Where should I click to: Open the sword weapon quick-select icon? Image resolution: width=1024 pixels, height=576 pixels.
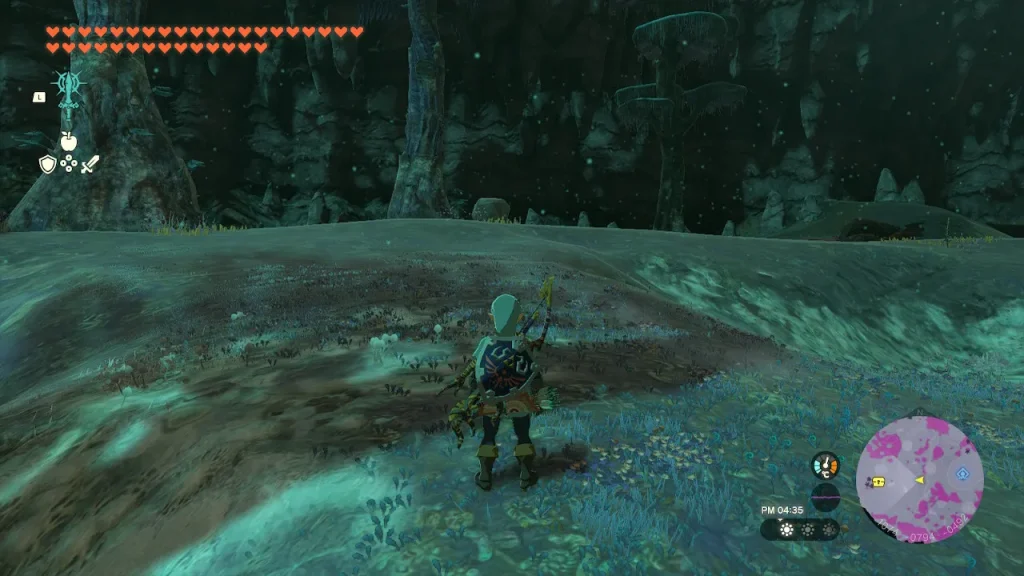[90, 164]
